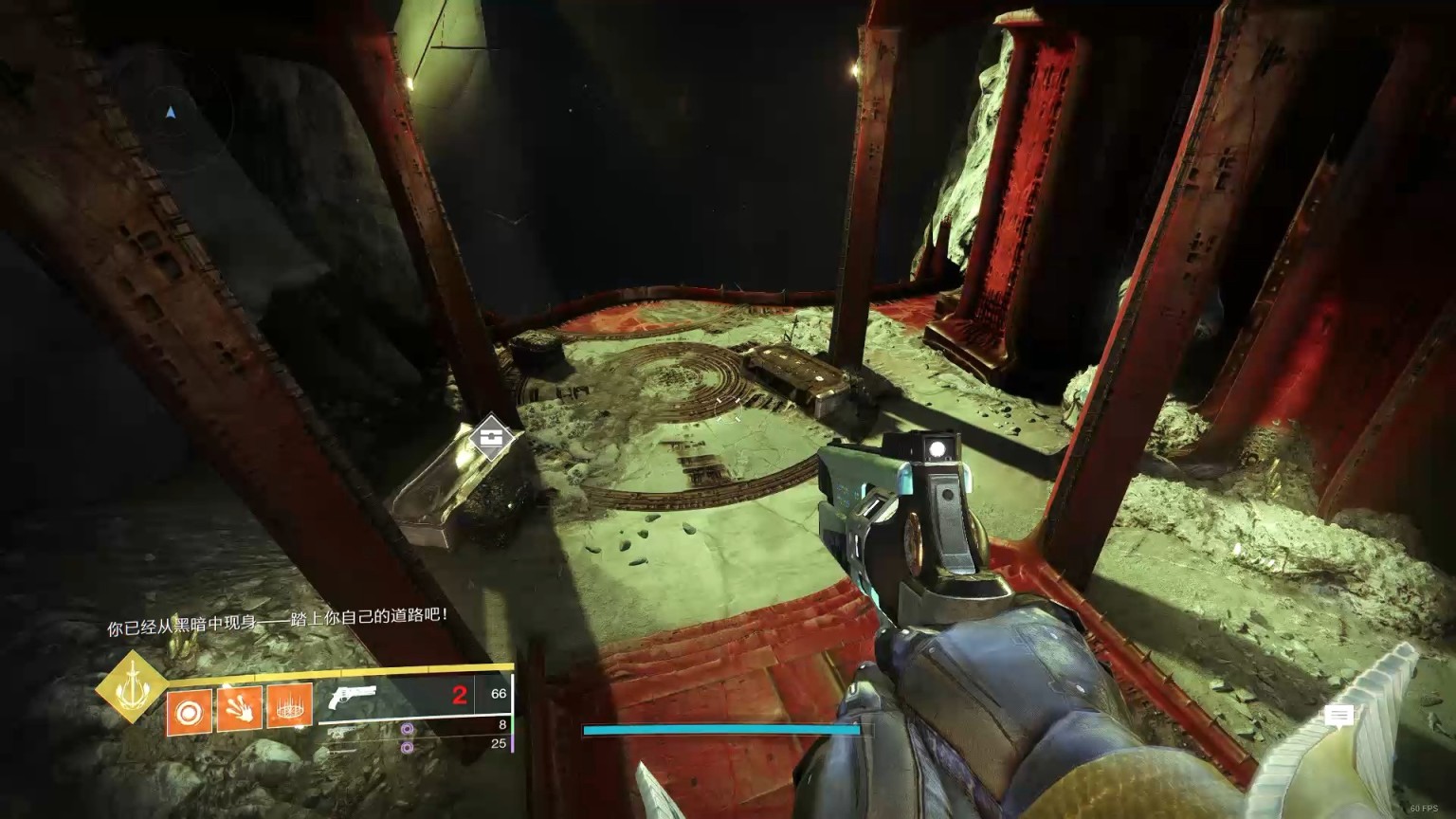The width and height of the screenshot is (1456, 819).
Task: Click the radar in the top-left corner
Action: click(171, 114)
